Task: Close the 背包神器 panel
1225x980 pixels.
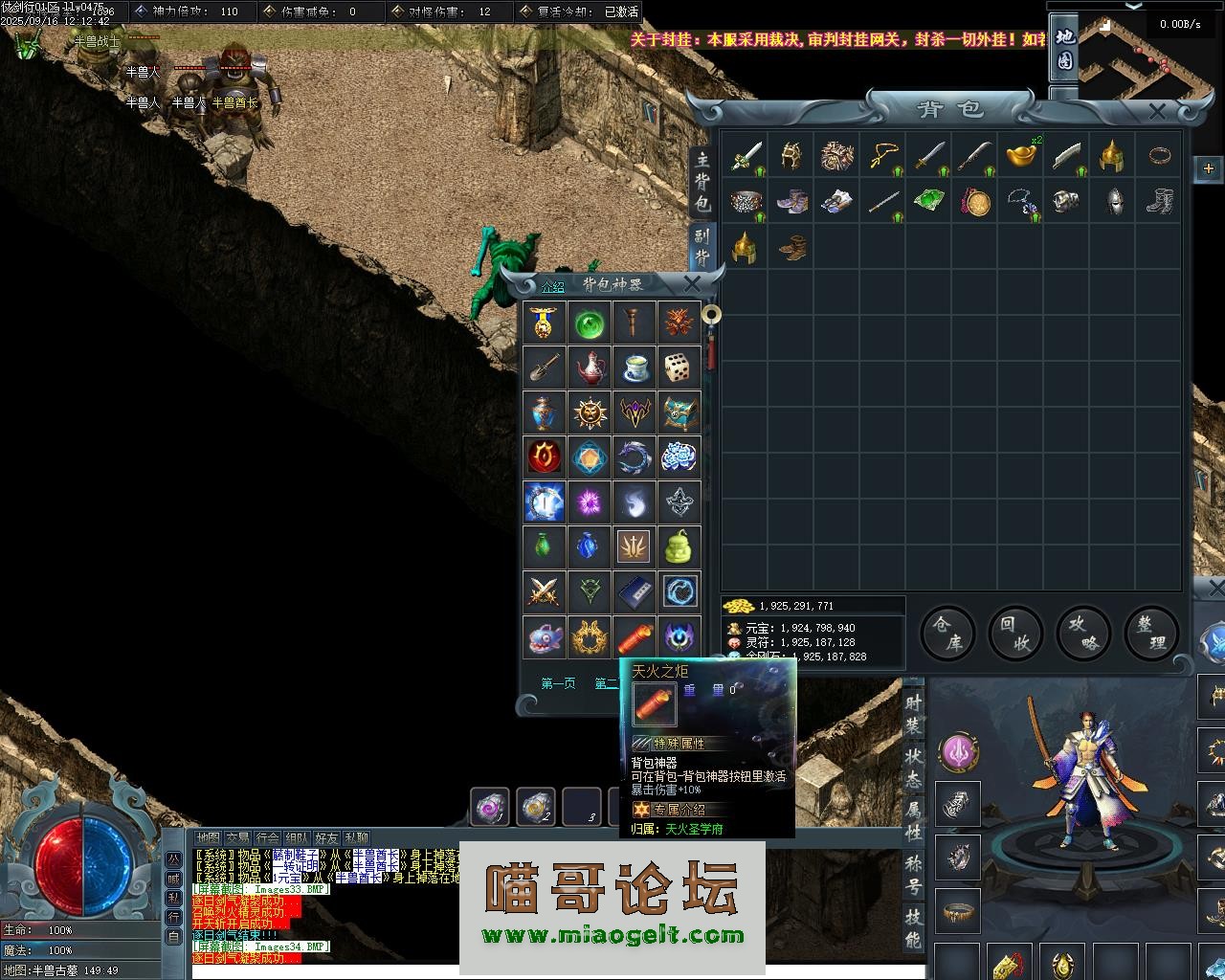Action: [x=692, y=283]
